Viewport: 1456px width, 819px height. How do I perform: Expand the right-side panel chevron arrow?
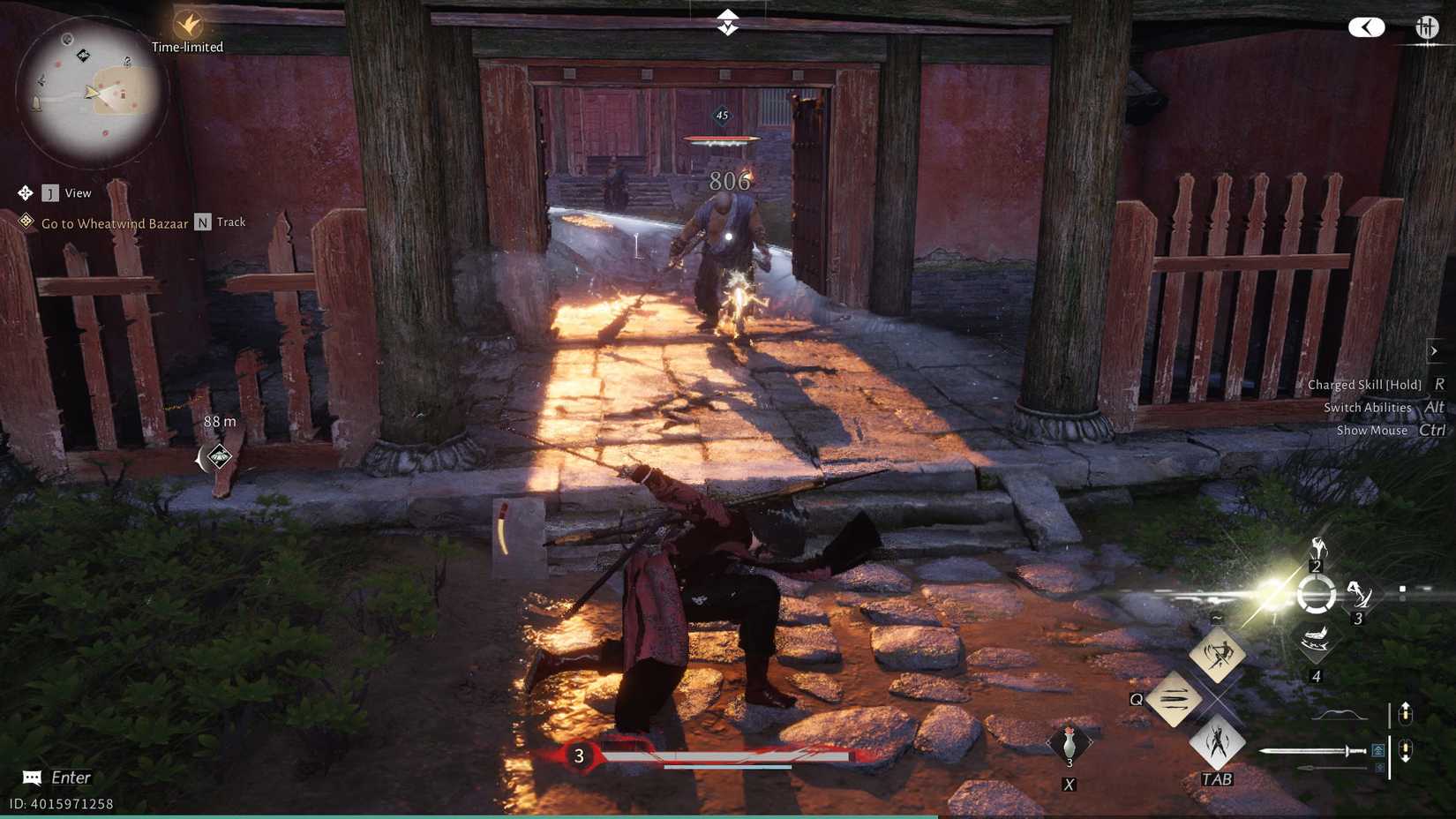[1435, 350]
